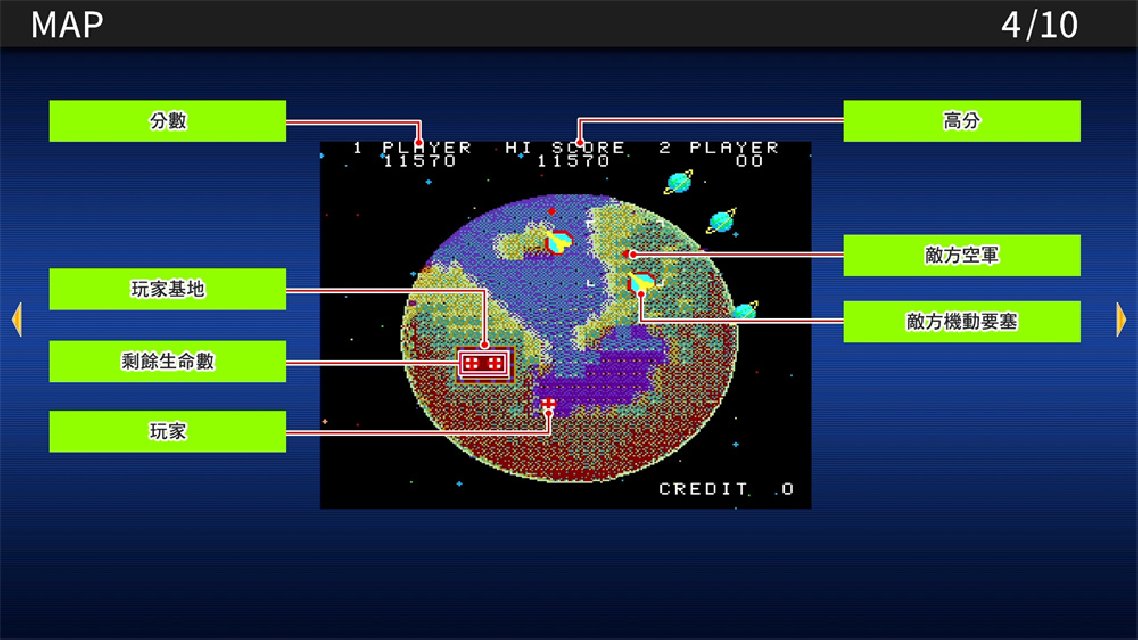
Task: Click the 玩家基地 legend label
Action: click(168, 289)
